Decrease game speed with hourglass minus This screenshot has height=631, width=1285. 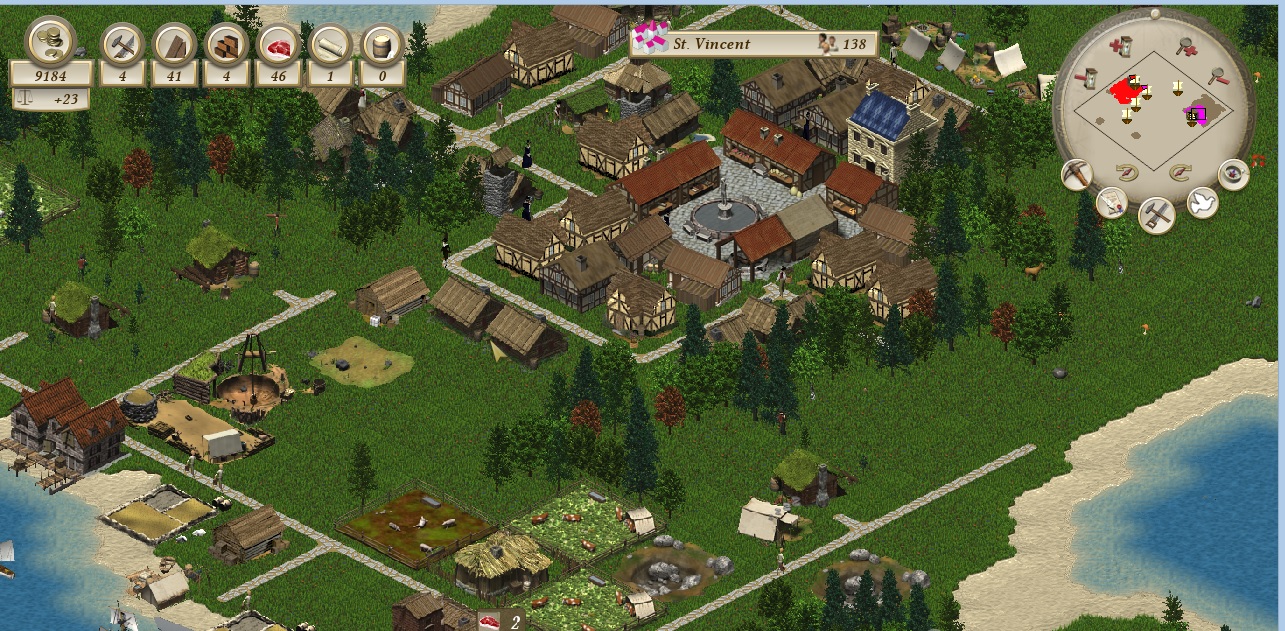(x=1088, y=76)
